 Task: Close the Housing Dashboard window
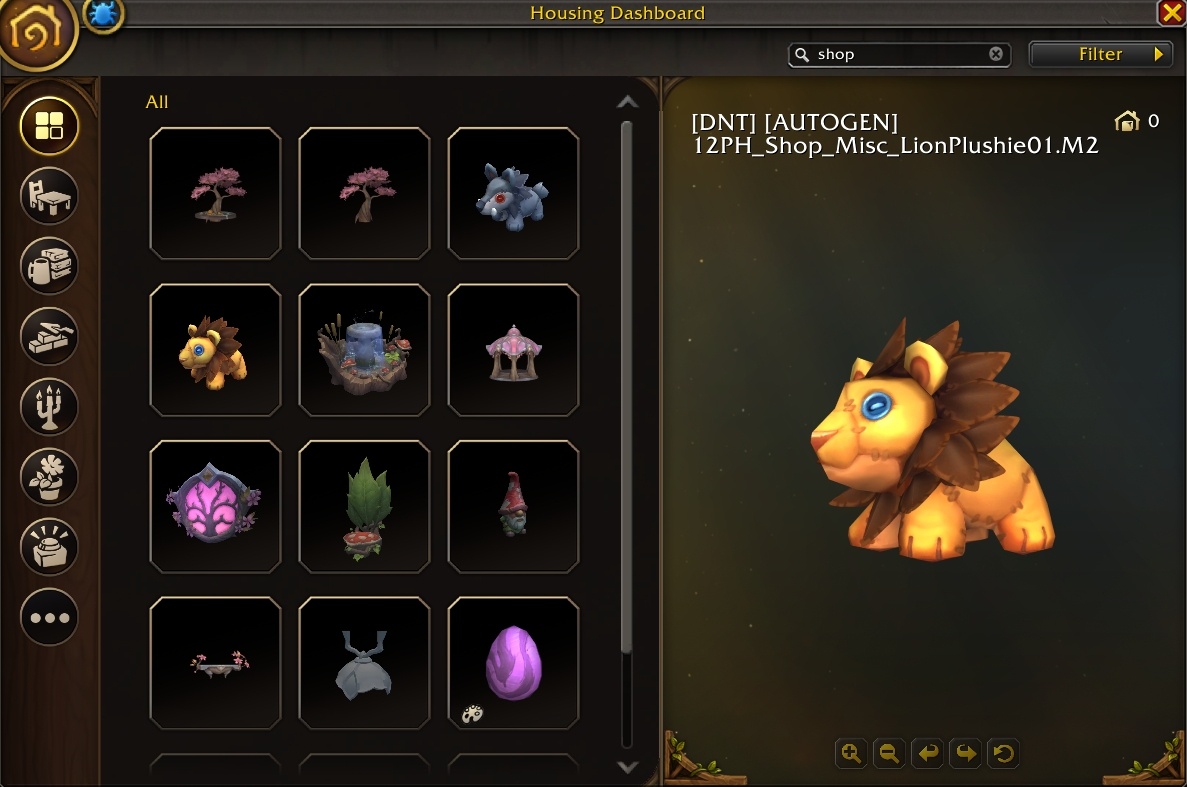(1171, 13)
